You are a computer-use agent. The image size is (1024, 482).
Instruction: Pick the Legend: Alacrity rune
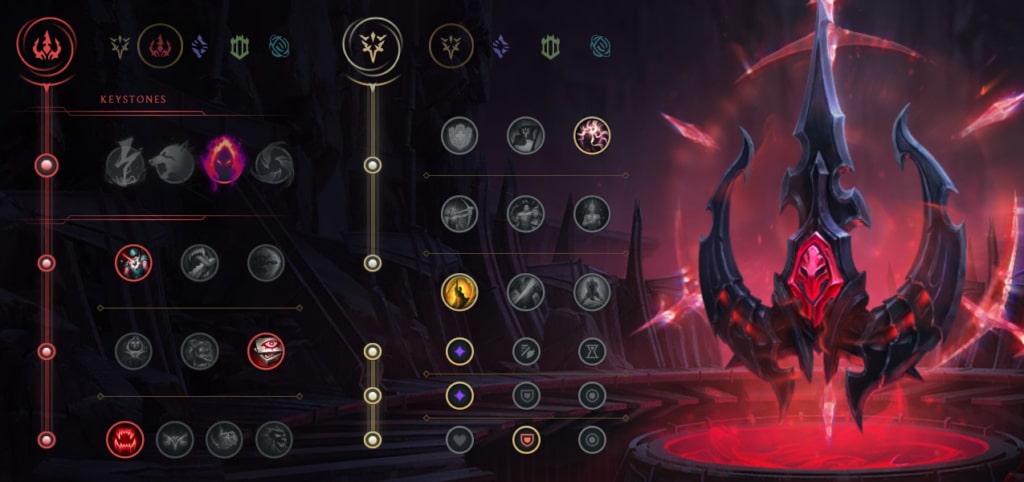click(459, 213)
